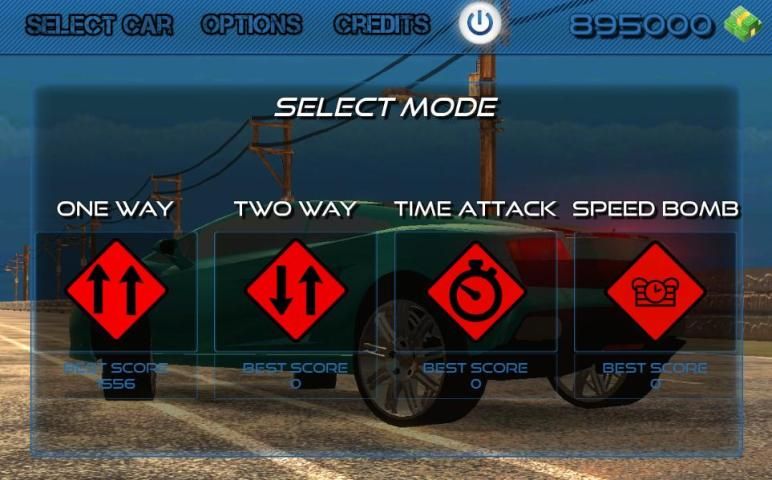Choose the One Way mode

[x=115, y=290]
